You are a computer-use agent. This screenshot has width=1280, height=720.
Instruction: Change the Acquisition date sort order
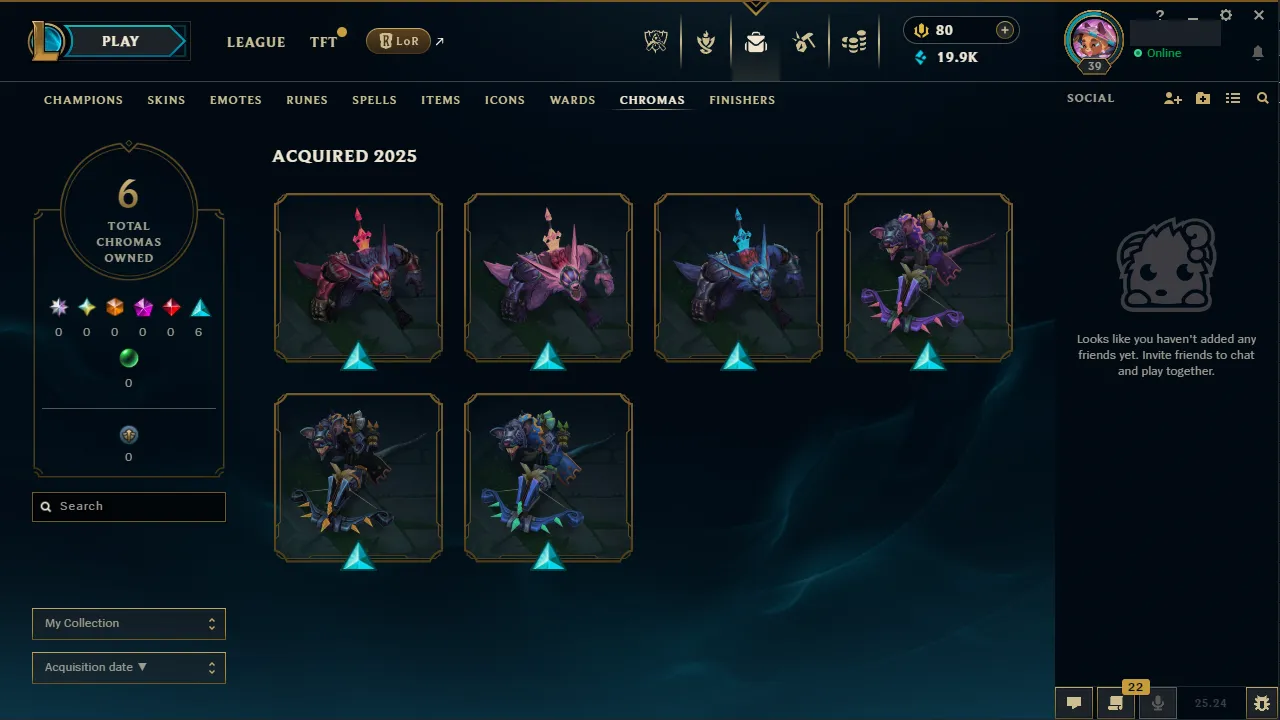click(x=128, y=667)
